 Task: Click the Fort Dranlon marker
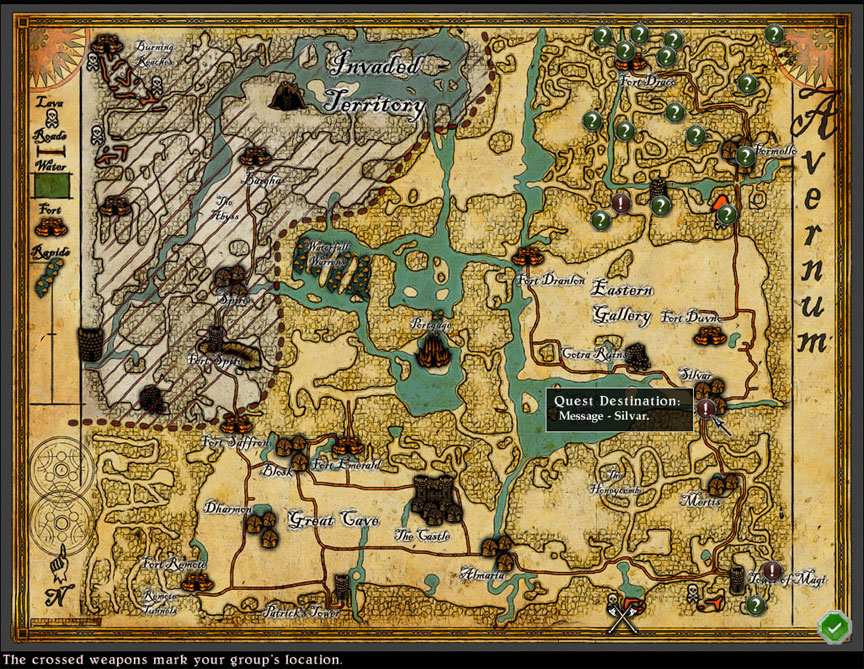526,255
